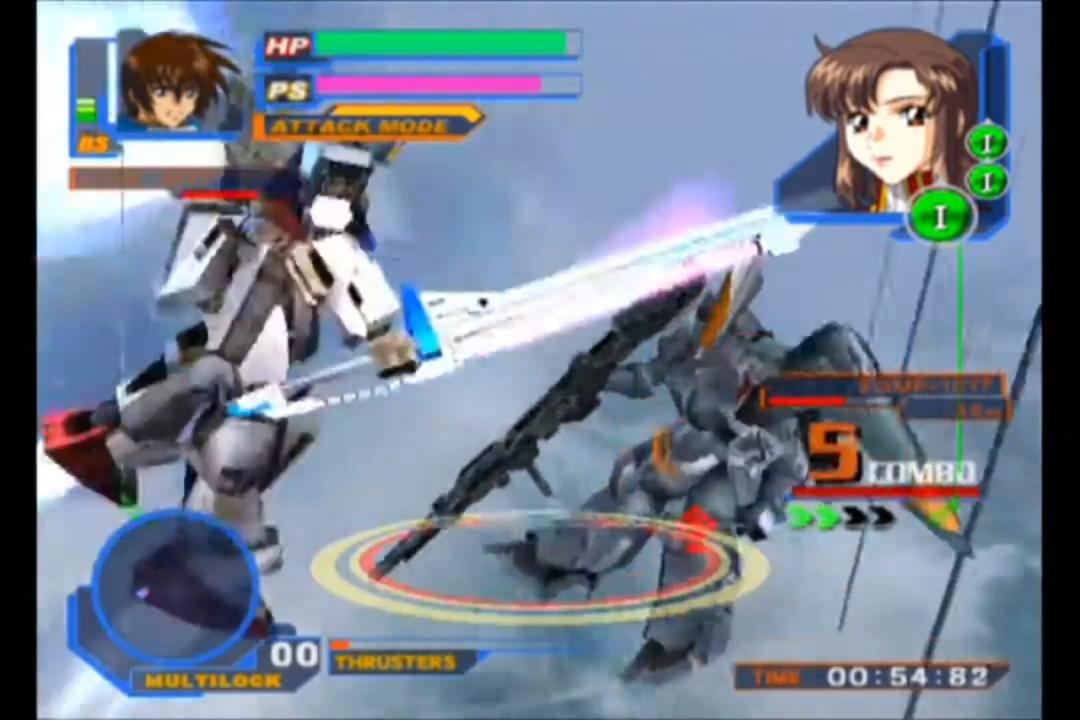Select the large green I icon
The height and width of the screenshot is (720, 1080).
pyautogui.click(x=940, y=215)
